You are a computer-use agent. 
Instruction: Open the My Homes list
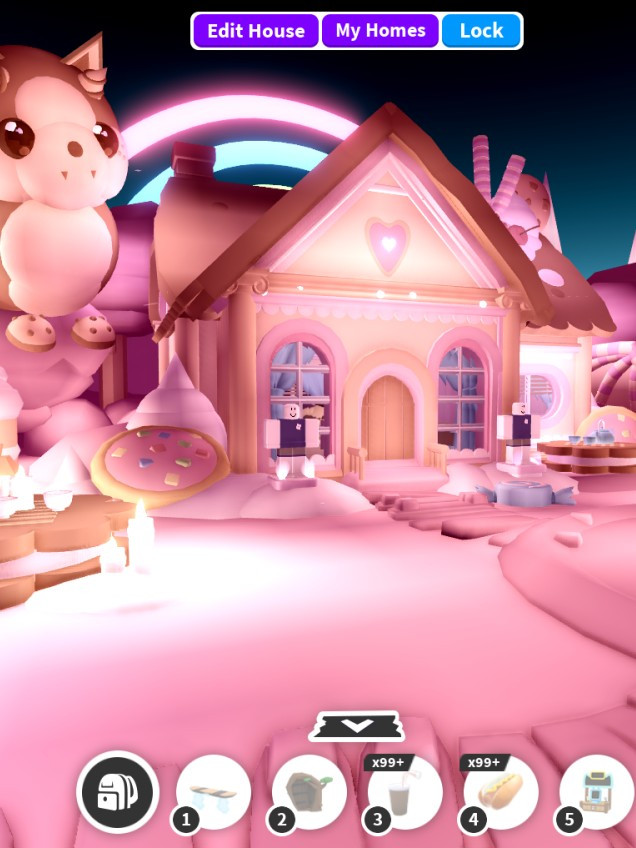380,31
